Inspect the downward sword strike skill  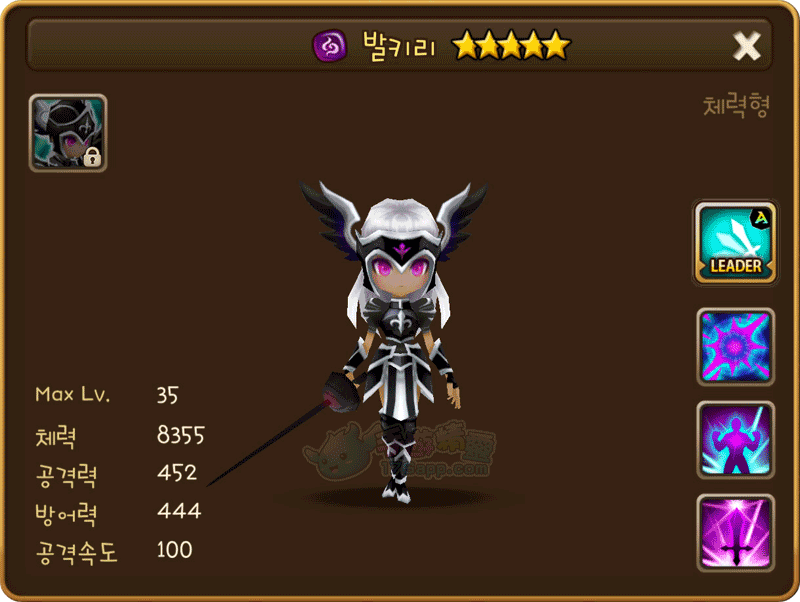tap(736, 531)
